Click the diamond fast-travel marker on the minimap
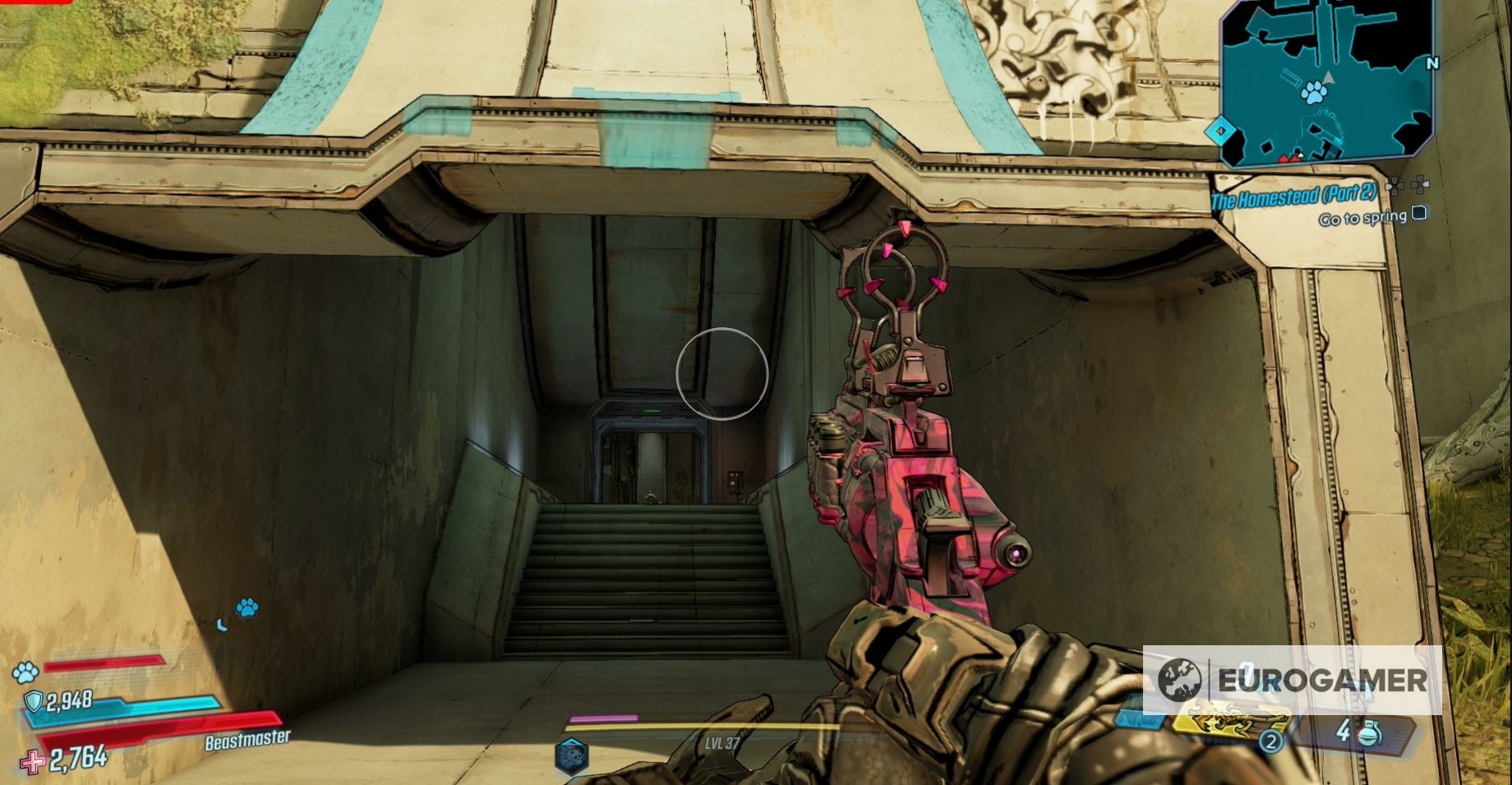 [x=1222, y=132]
